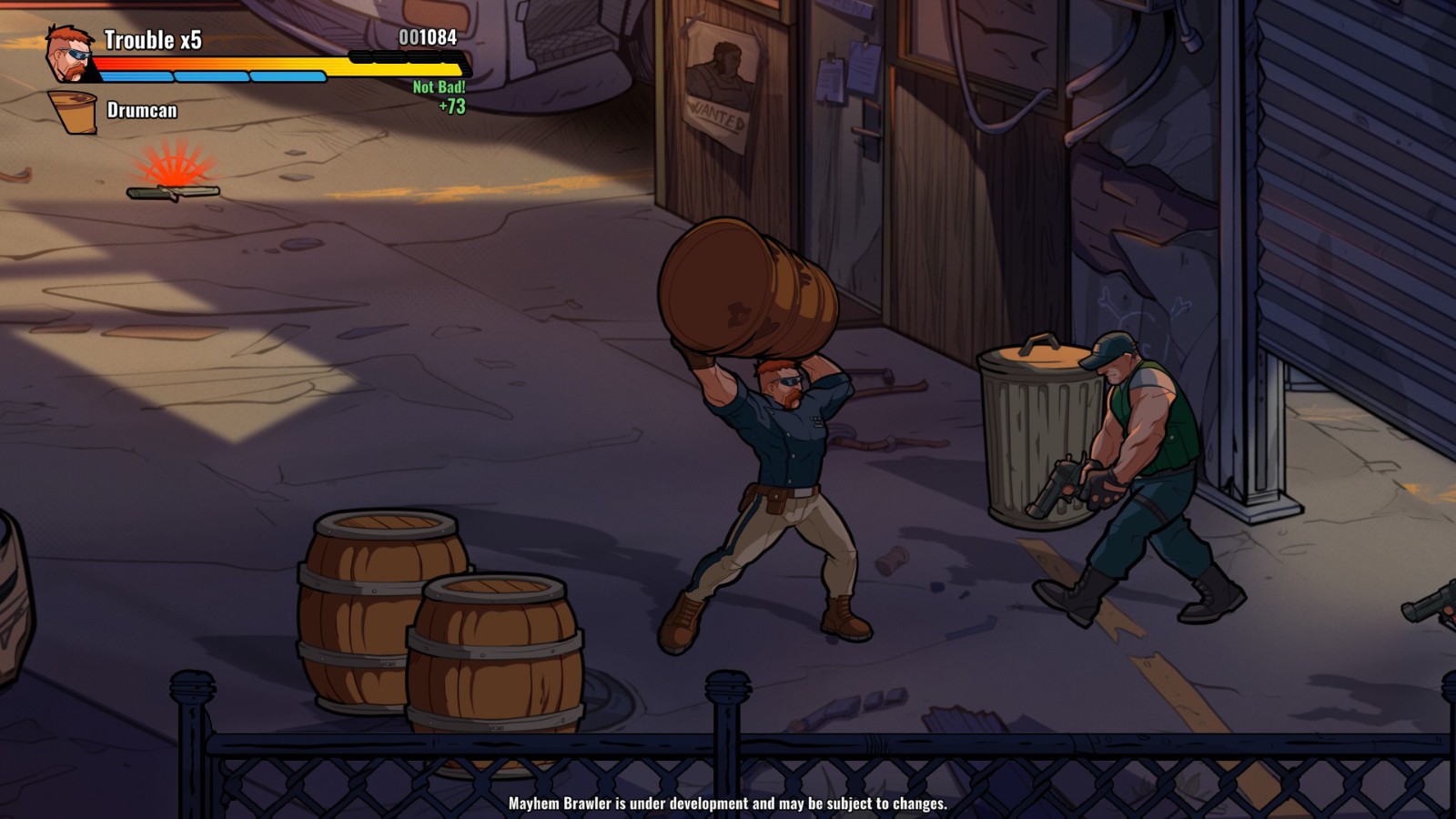Click the Not Bad! bonus text

[439, 89]
